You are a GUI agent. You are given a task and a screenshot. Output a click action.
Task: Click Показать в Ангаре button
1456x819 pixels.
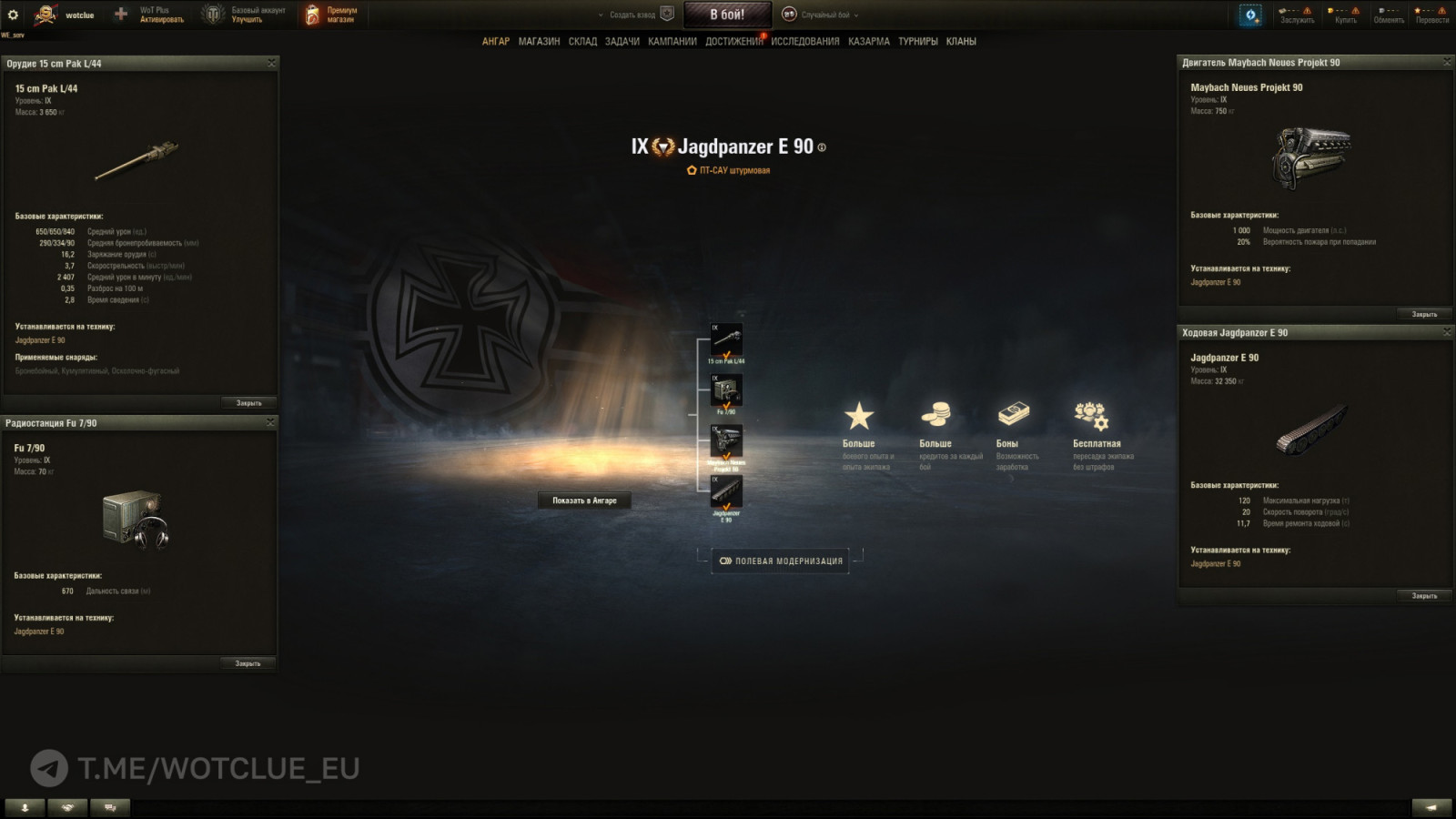coord(583,500)
